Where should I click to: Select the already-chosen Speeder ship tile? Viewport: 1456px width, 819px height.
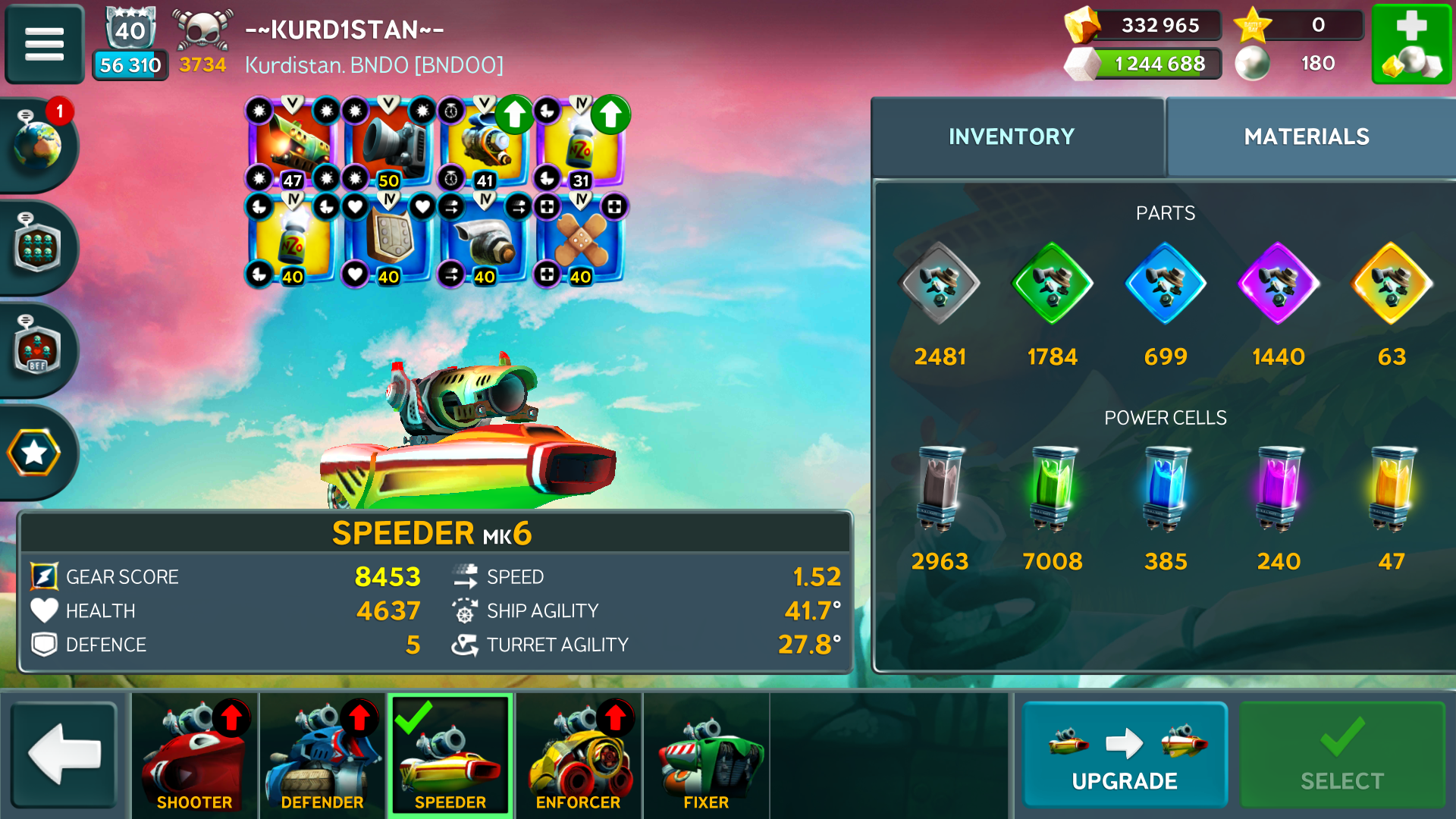(450, 754)
